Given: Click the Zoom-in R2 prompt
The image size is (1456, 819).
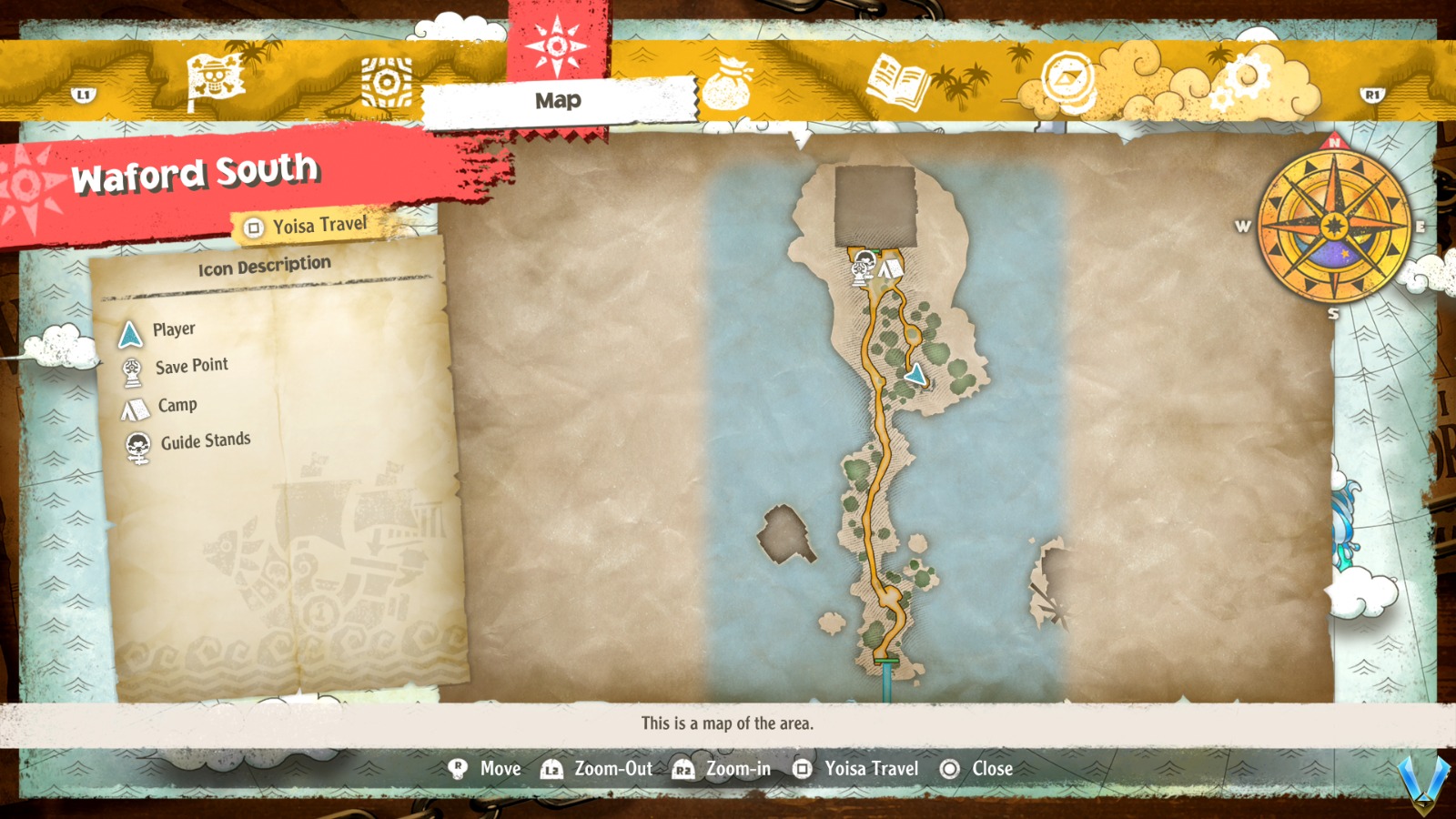Looking at the screenshot, I should (x=723, y=769).
